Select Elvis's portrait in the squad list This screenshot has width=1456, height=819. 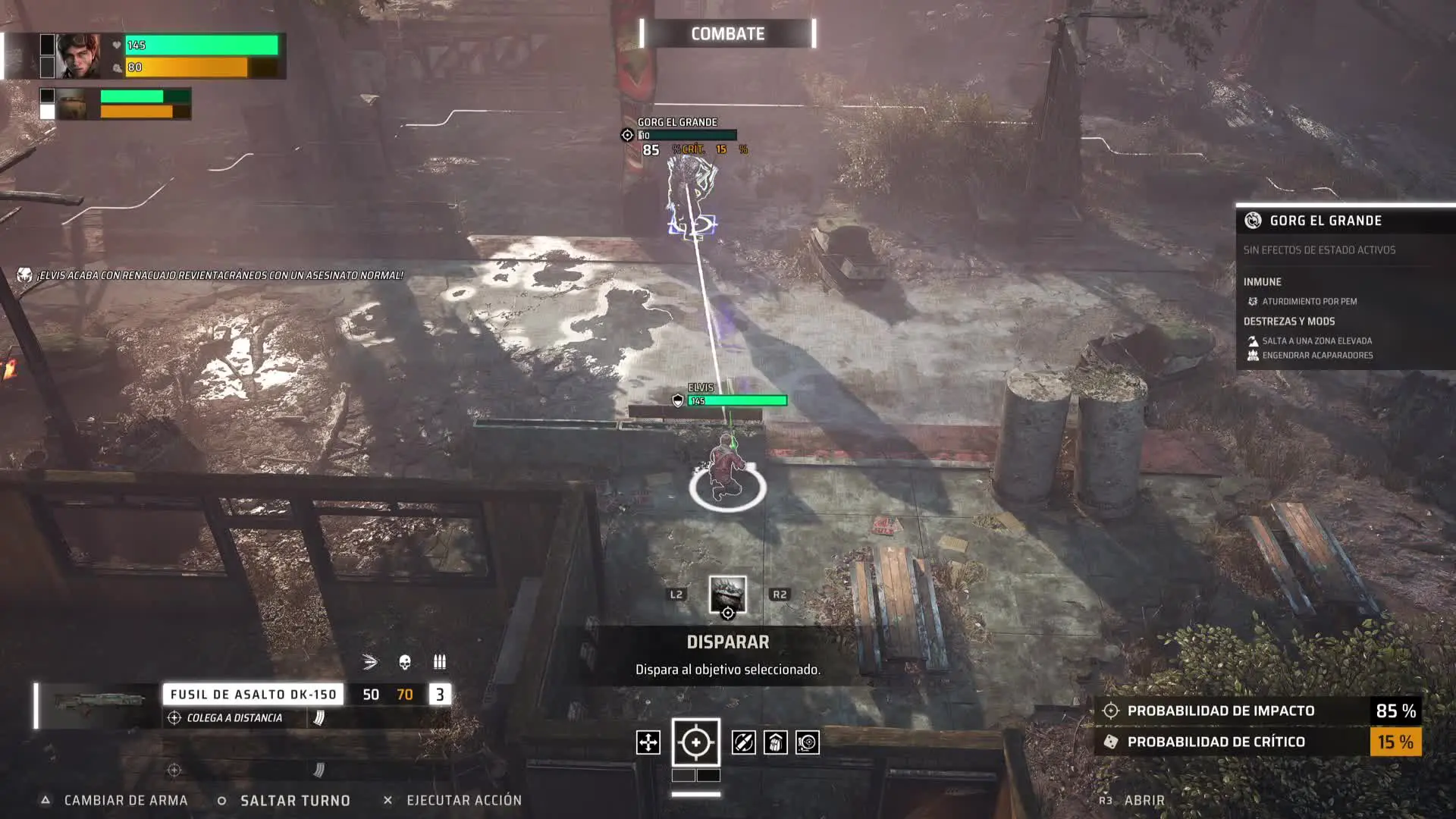[79, 56]
